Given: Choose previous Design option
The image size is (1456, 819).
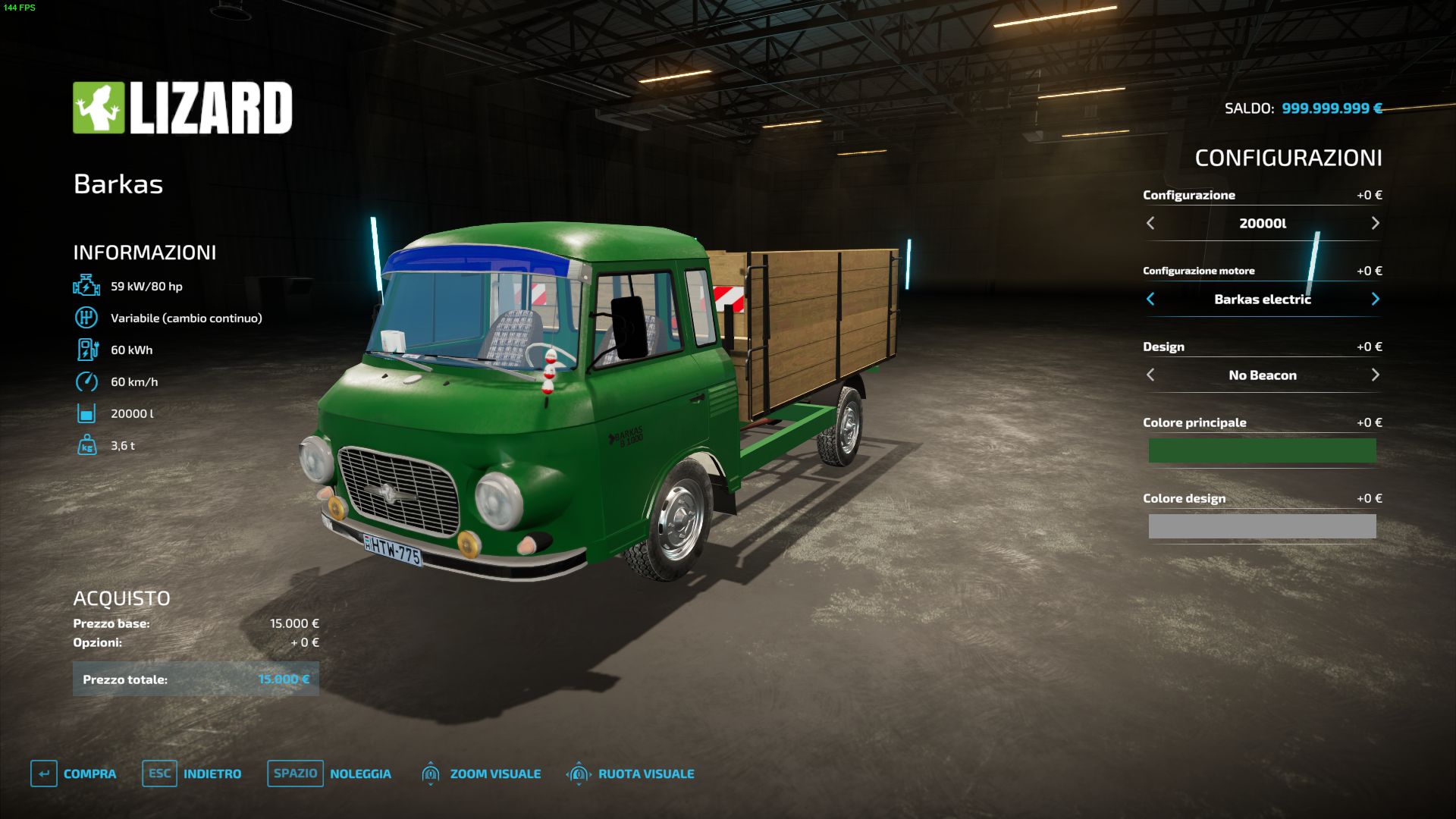Looking at the screenshot, I should point(1150,375).
